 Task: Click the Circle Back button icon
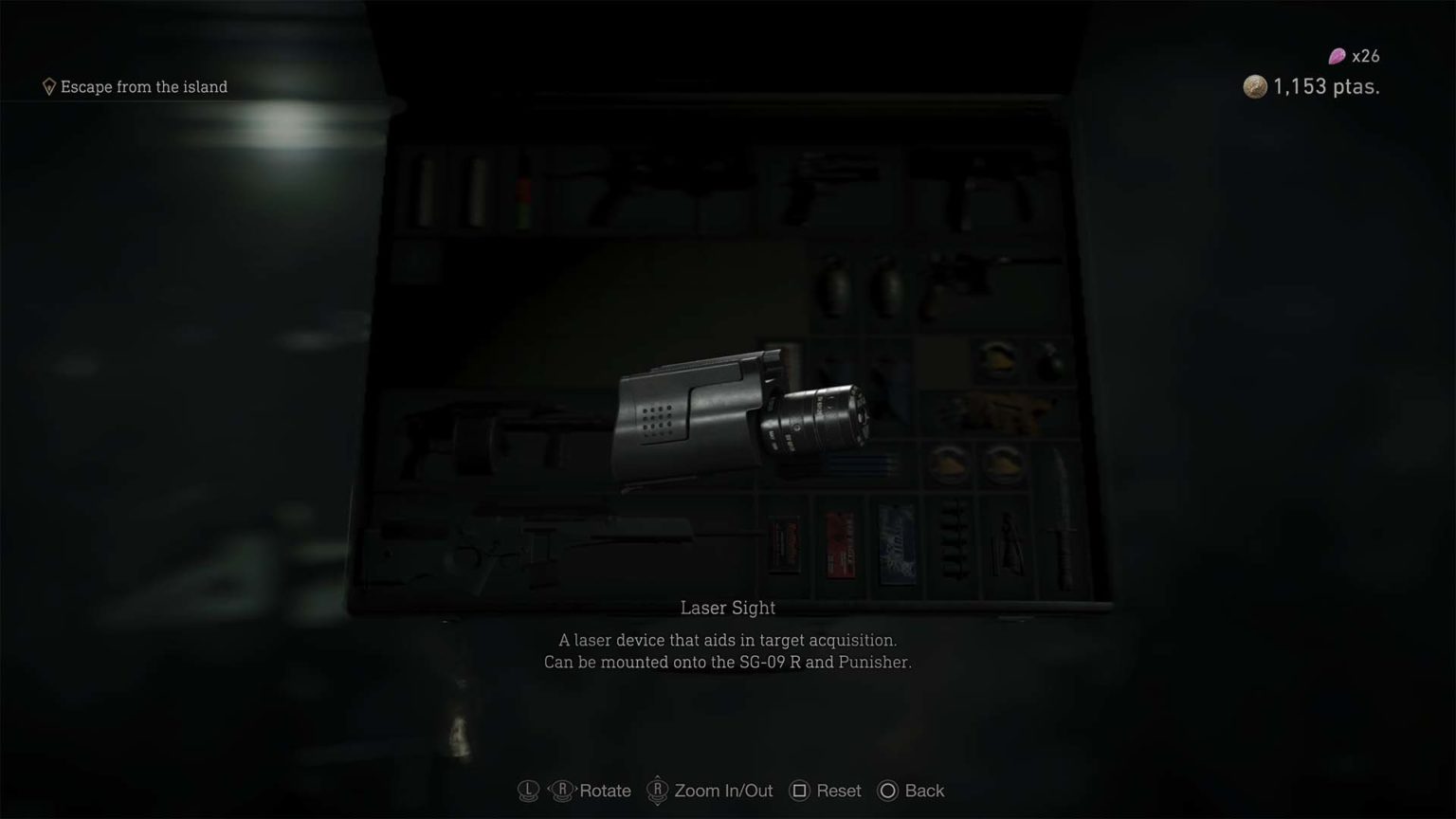pos(888,790)
